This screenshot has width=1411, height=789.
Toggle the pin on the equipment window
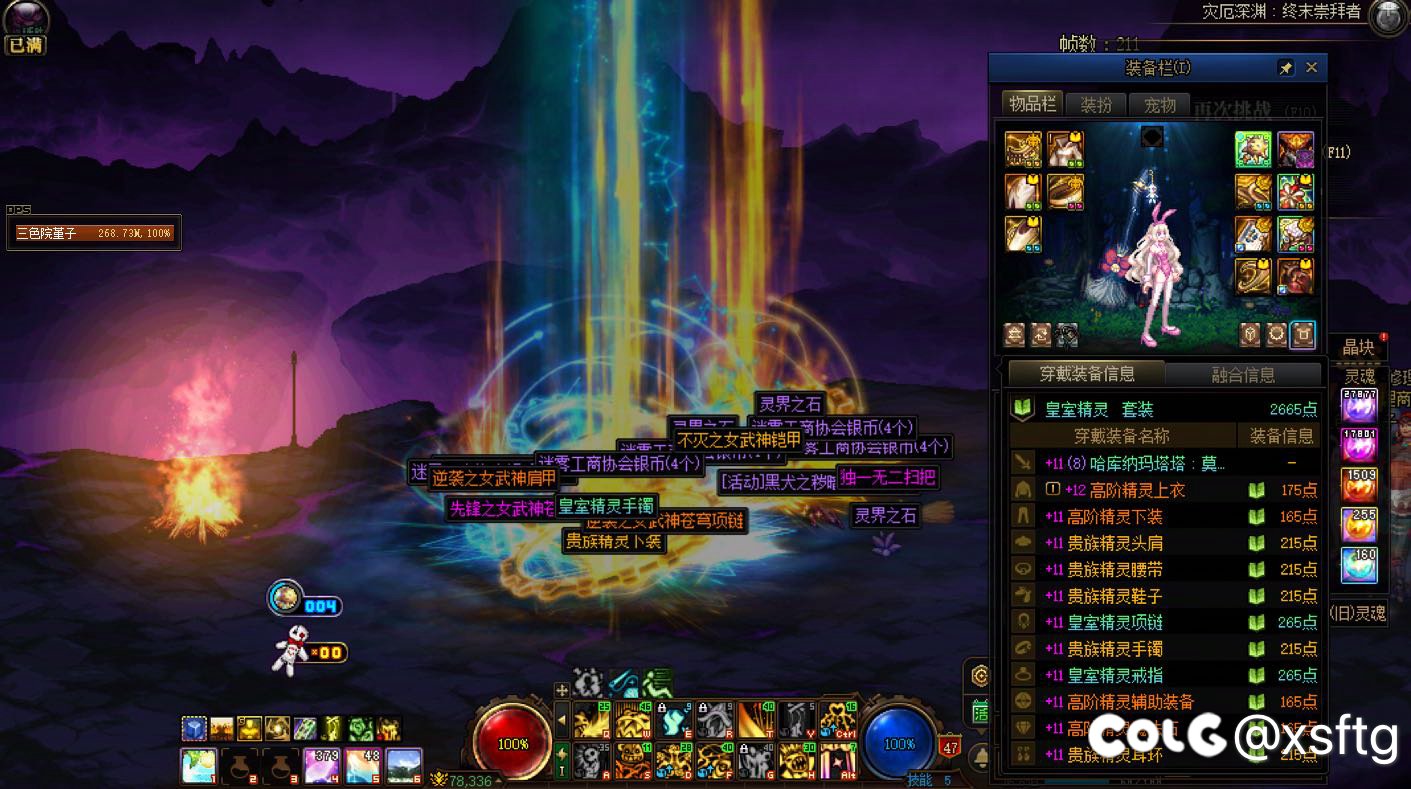(1285, 68)
